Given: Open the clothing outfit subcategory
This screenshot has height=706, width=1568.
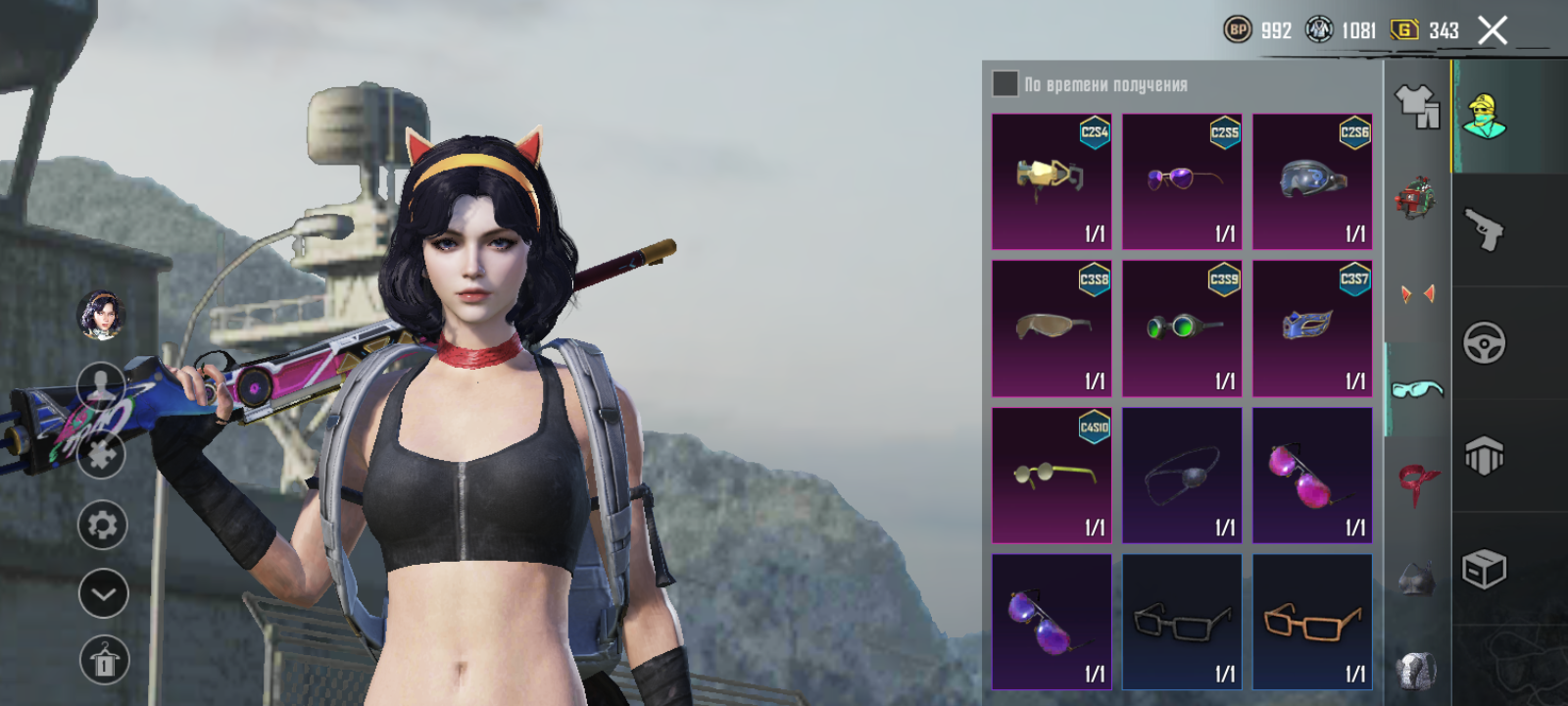Looking at the screenshot, I should 1416,106.
